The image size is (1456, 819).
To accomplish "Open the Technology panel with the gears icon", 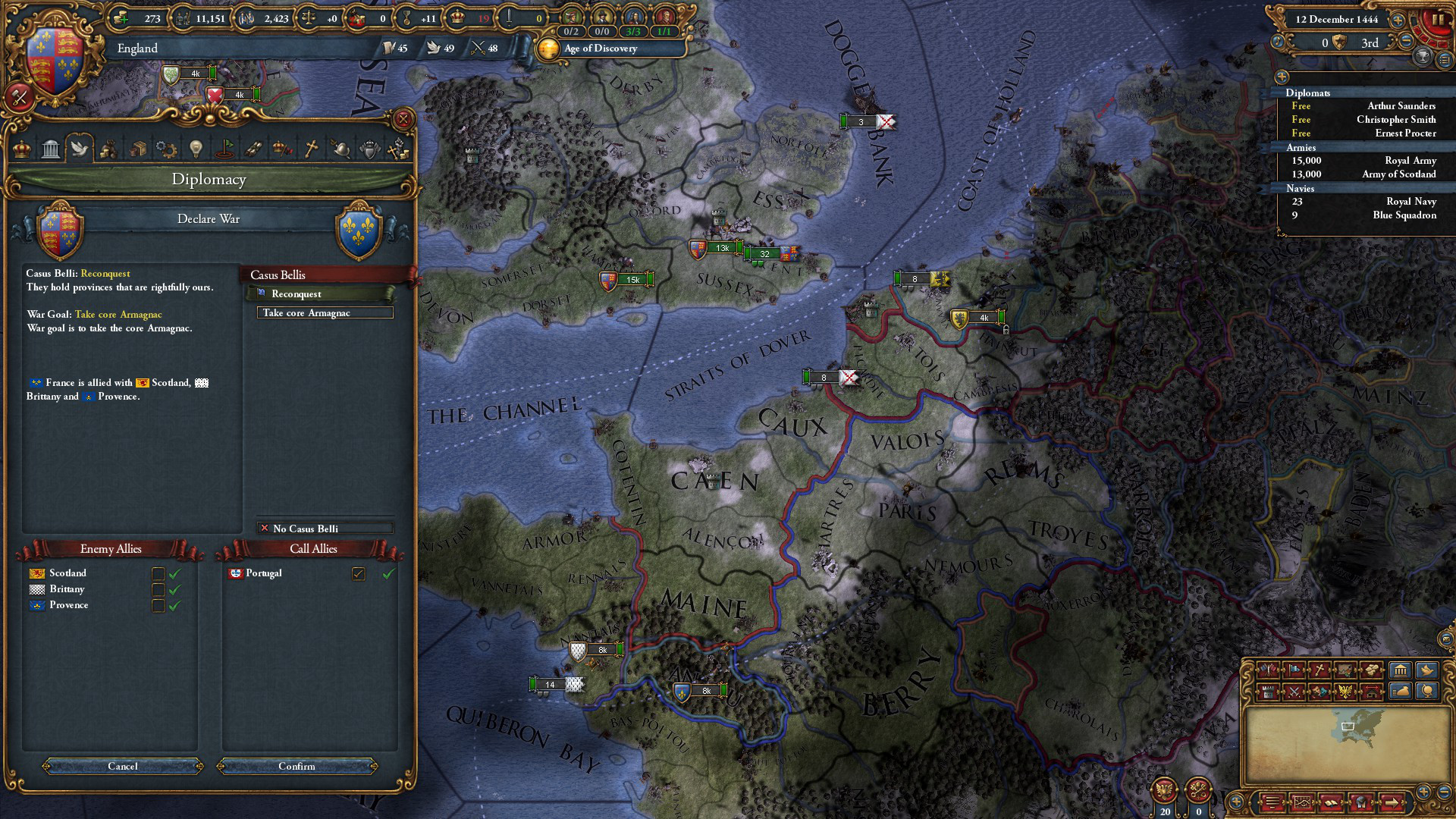I will click(x=166, y=149).
